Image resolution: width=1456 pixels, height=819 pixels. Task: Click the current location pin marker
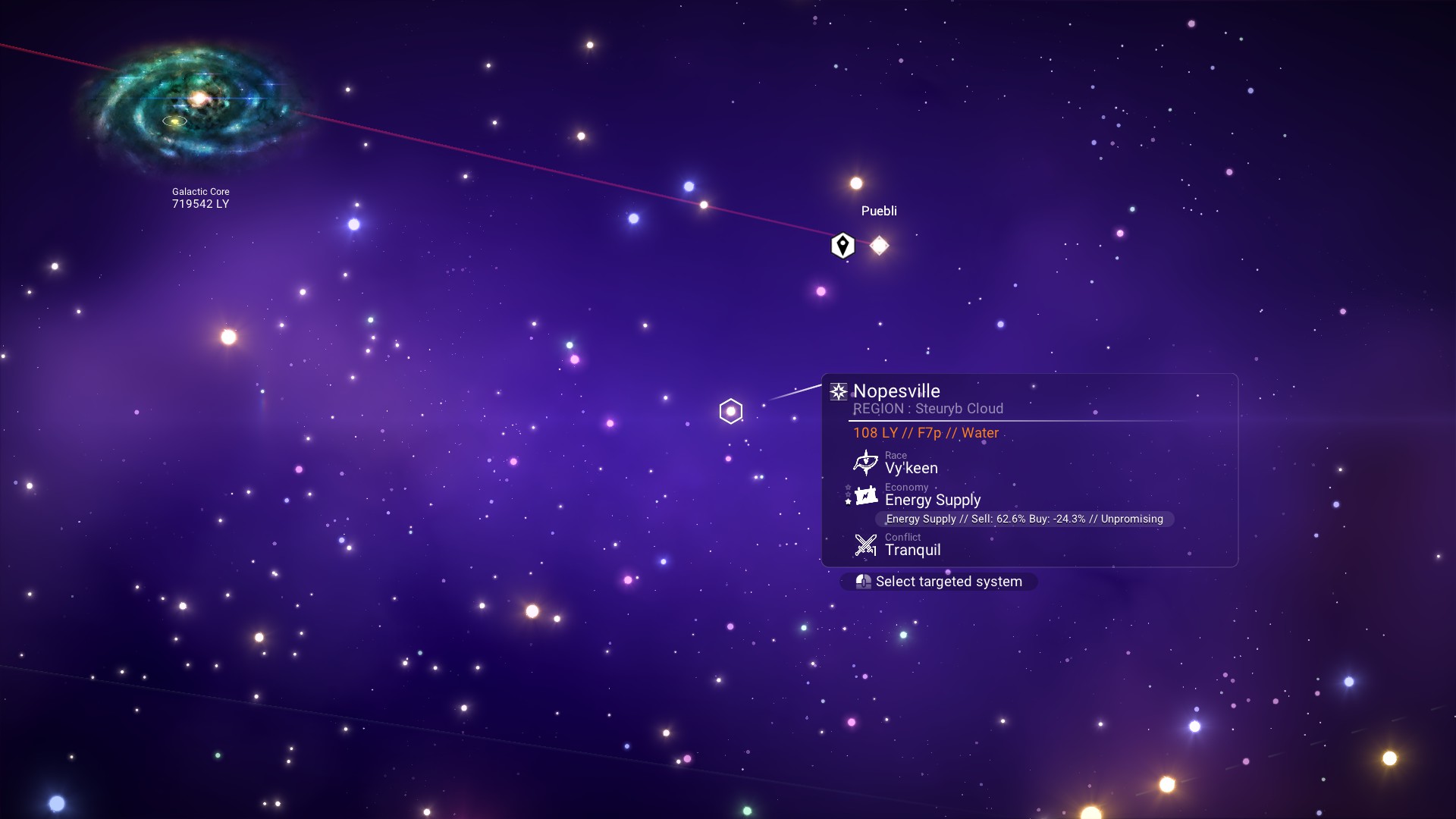pos(843,246)
